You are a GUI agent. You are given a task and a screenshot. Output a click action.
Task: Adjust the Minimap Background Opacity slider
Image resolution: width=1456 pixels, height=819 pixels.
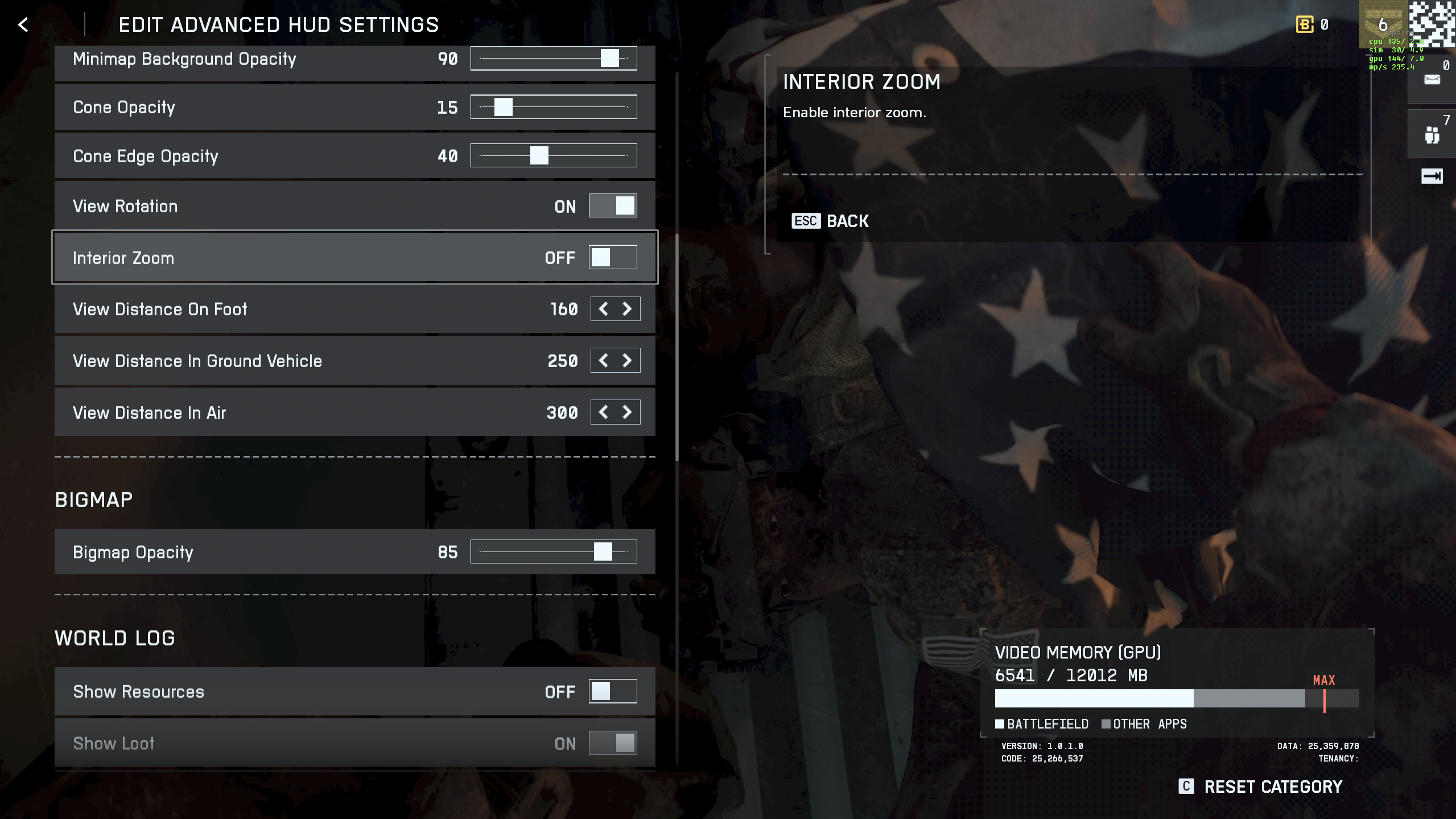click(x=609, y=58)
